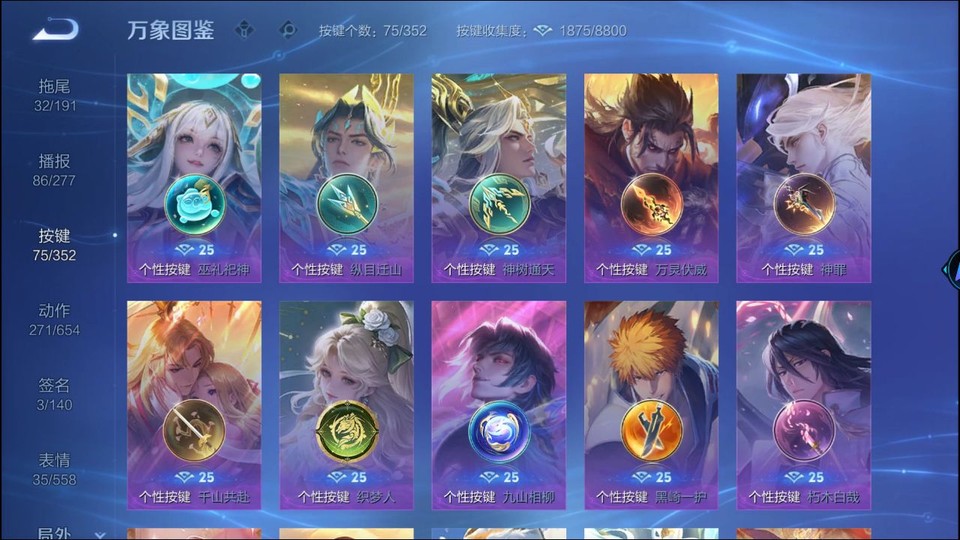The image size is (960, 540).
Task: Select the 九山相柳 button skin card
Action: 499,405
